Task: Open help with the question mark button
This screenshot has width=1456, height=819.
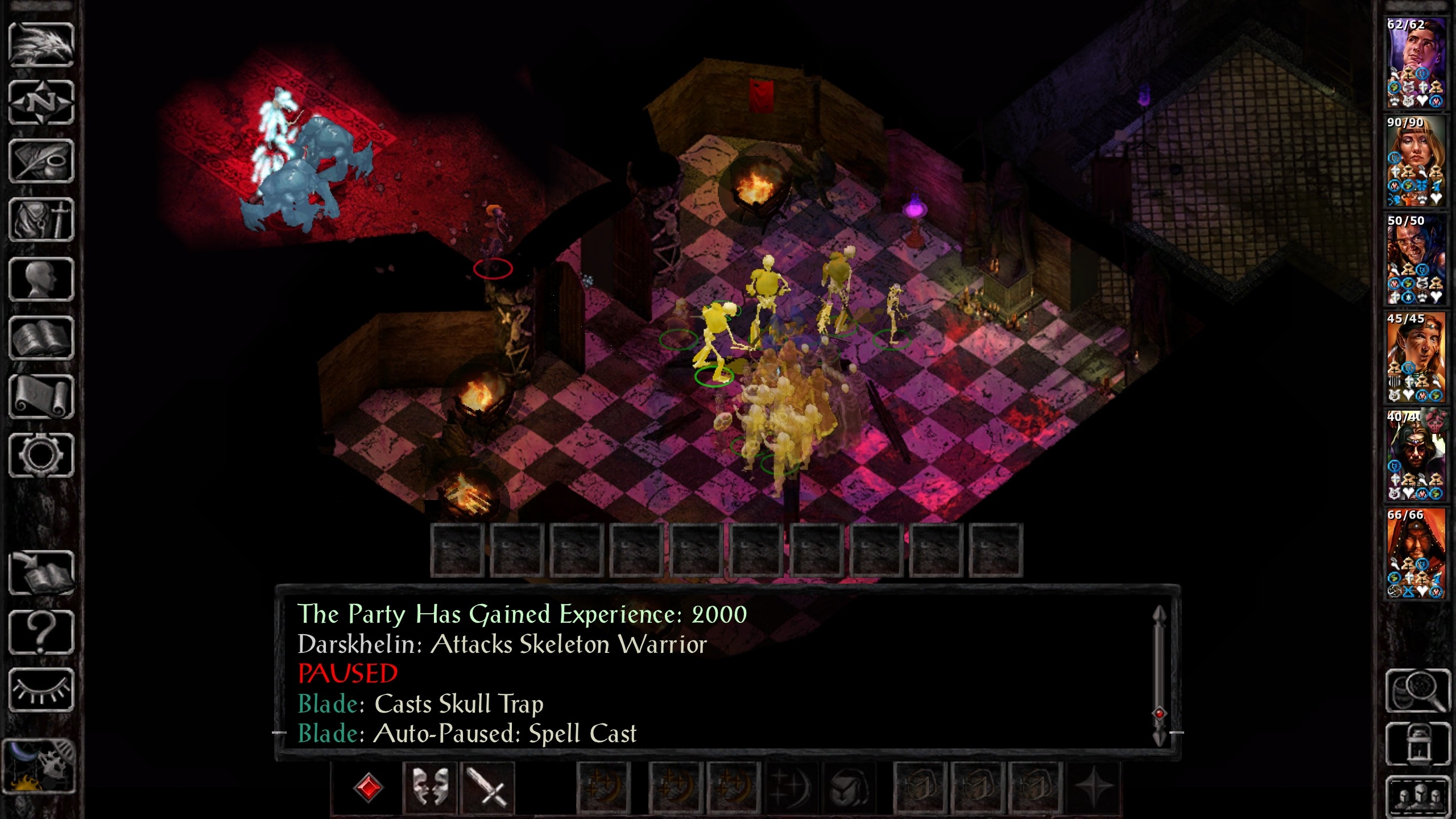Action: point(41,632)
